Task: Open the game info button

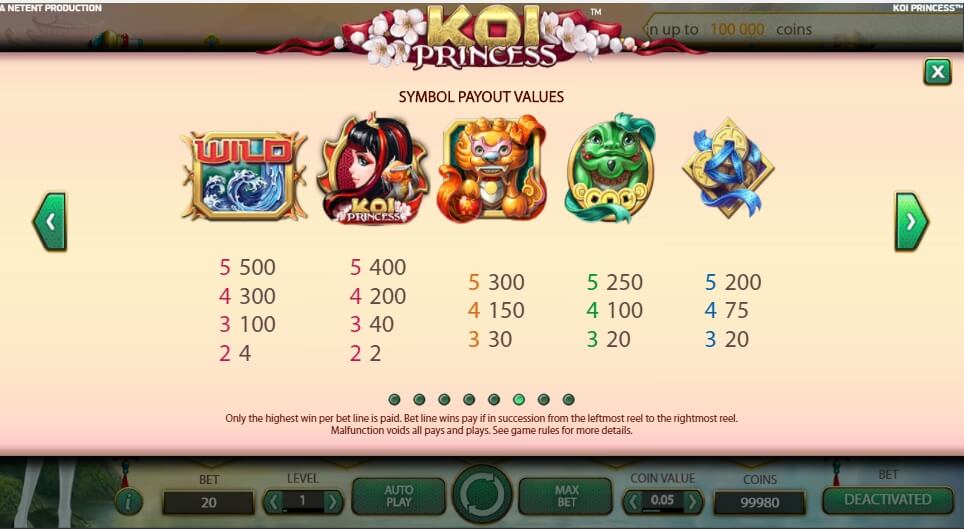Action: (x=126, y=501)
